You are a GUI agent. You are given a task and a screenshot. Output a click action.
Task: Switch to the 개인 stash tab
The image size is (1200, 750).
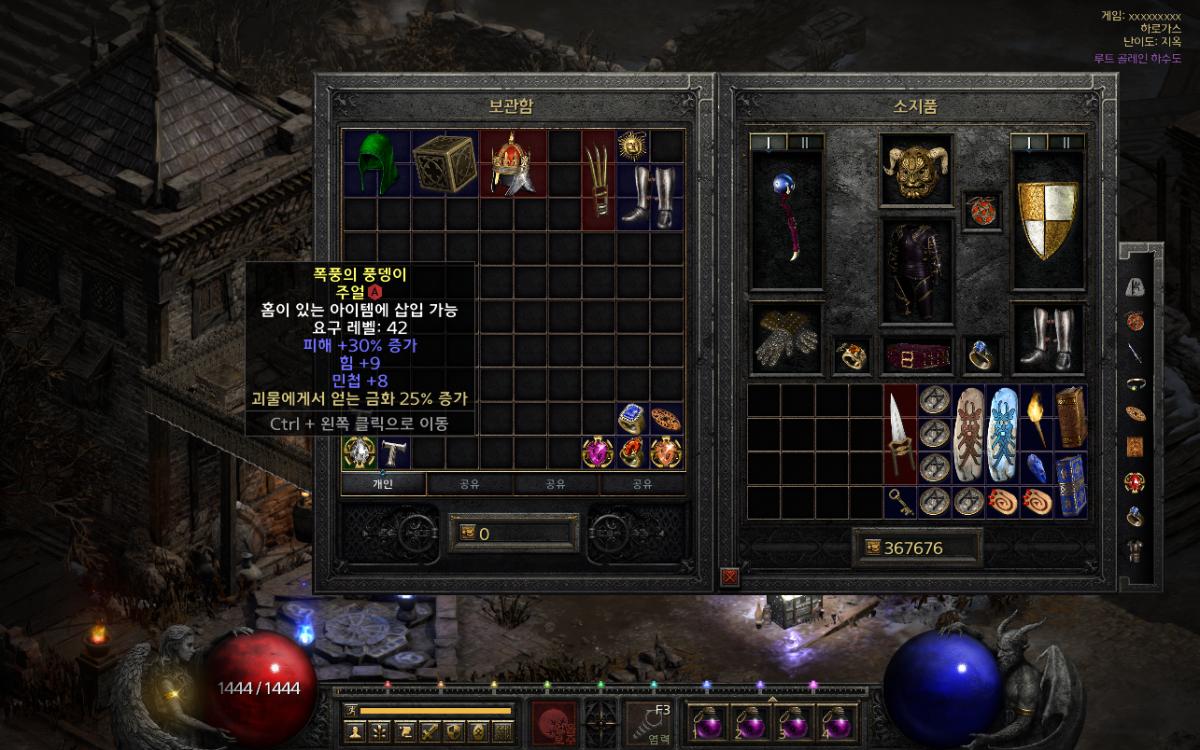[x=383, y=484]
